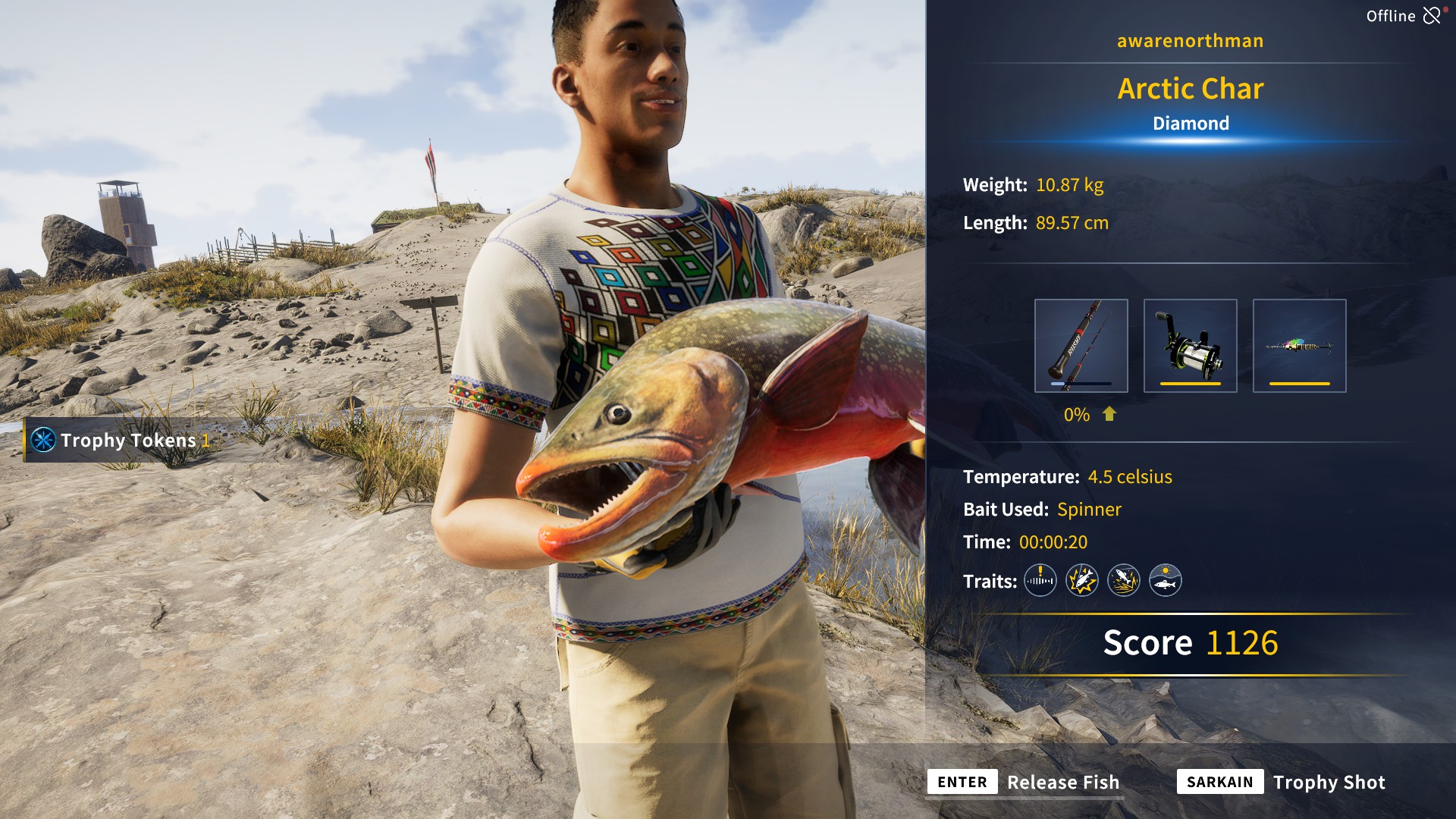Select the rare fish exclamation trait icon
1456x819 pixels.
coord(1040,581)
